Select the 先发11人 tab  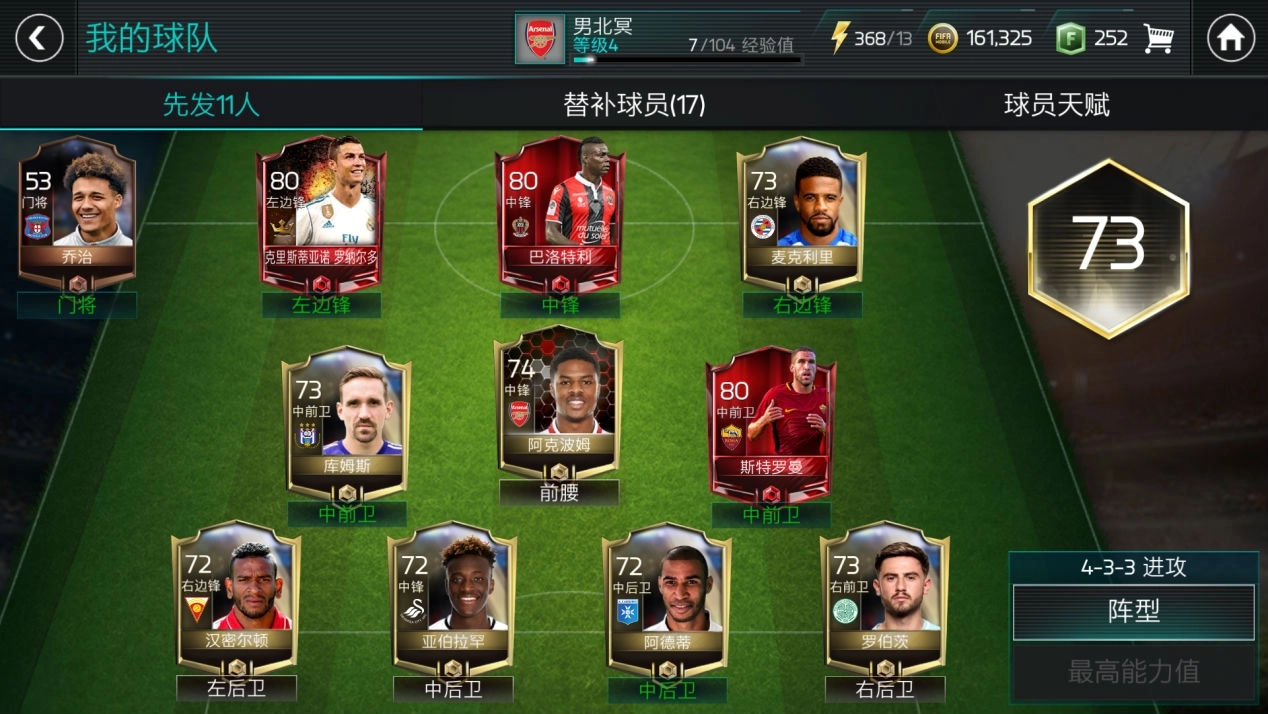211,105
